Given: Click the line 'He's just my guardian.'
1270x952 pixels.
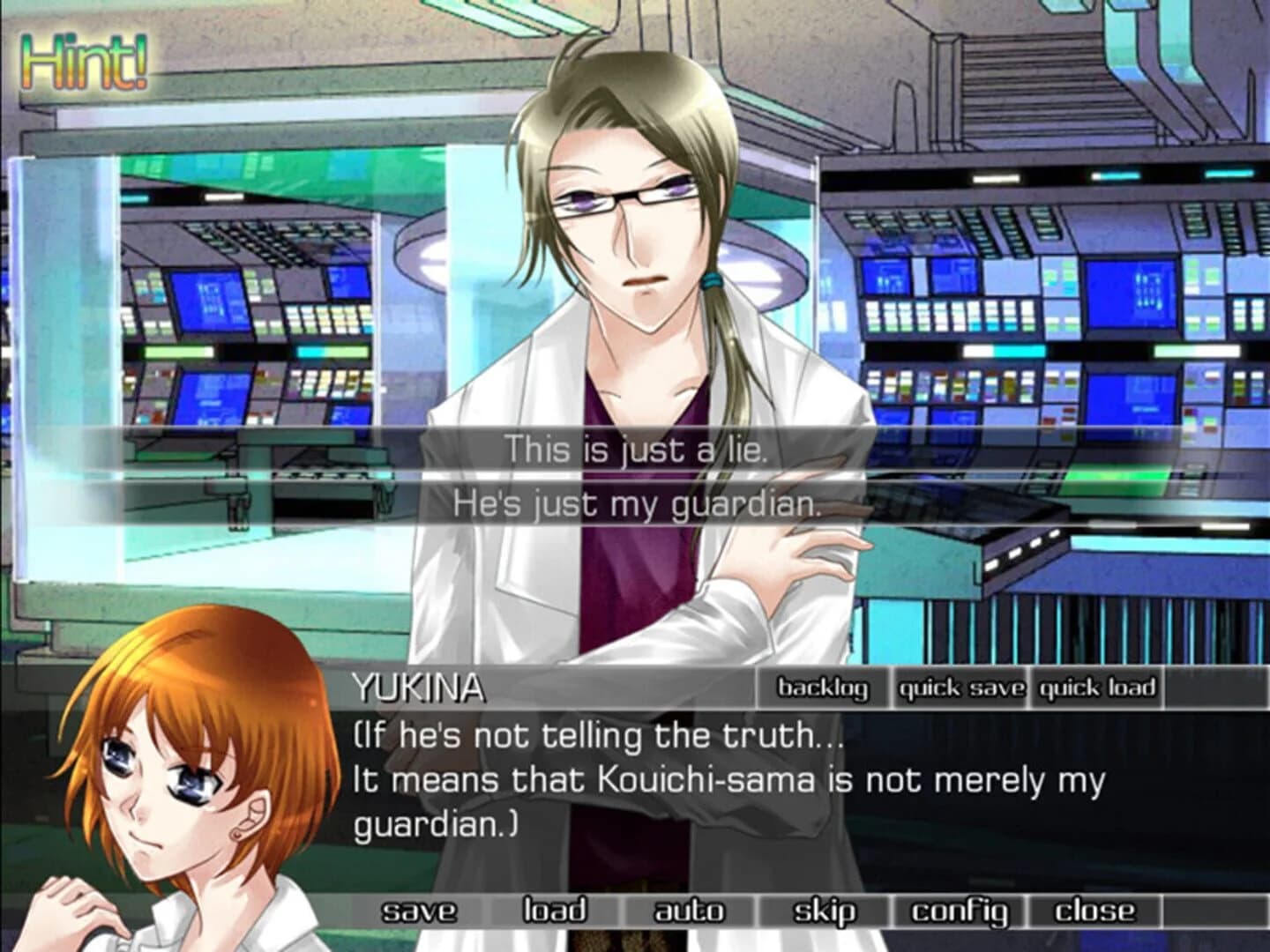Looking at the screenshot, I should point(637,504).
